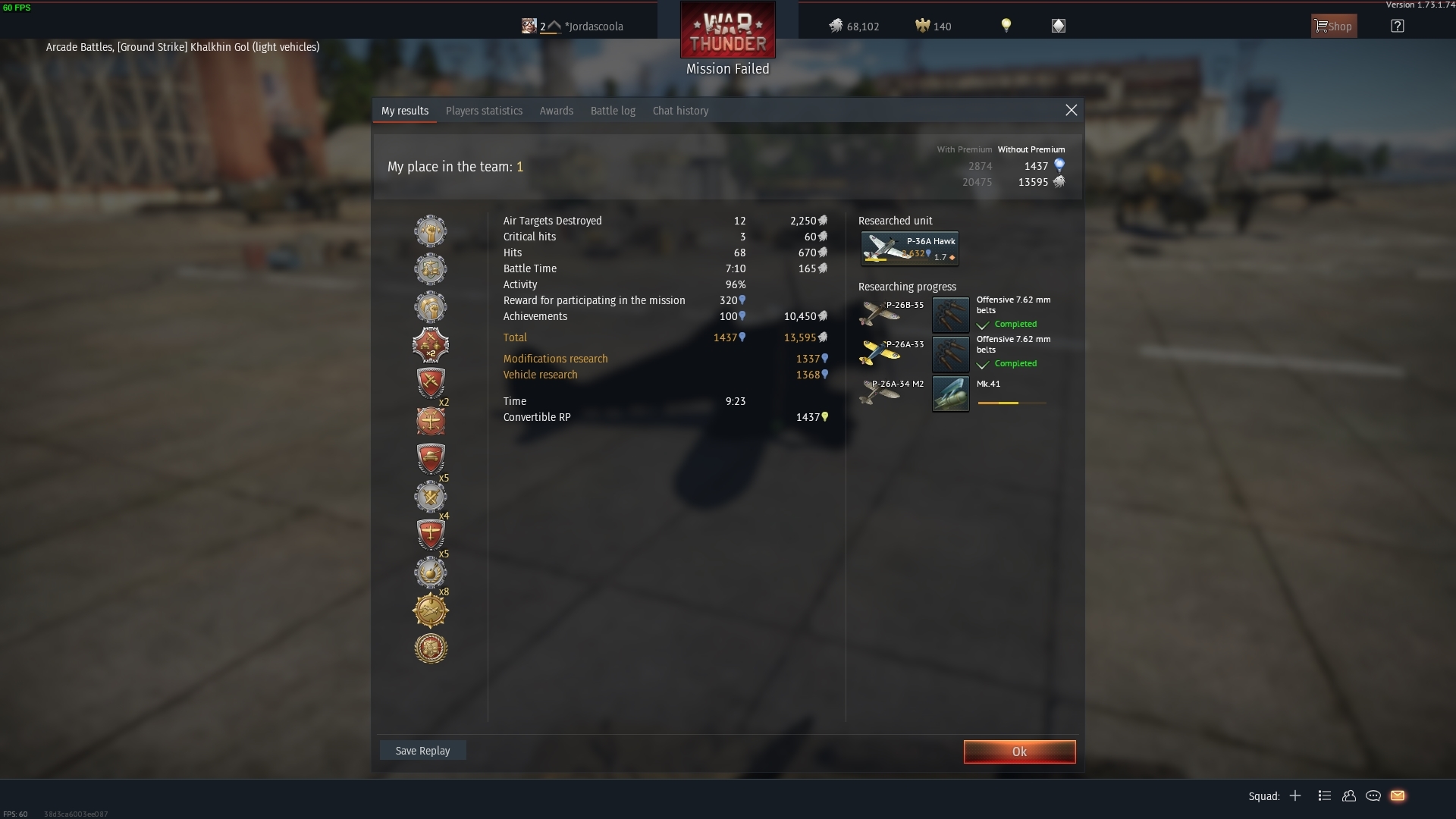Image resolution: width=1456 pixels, height=819 pixels.
Task: Invite a squadmate with the plus icon
Action: (1295, 796)
